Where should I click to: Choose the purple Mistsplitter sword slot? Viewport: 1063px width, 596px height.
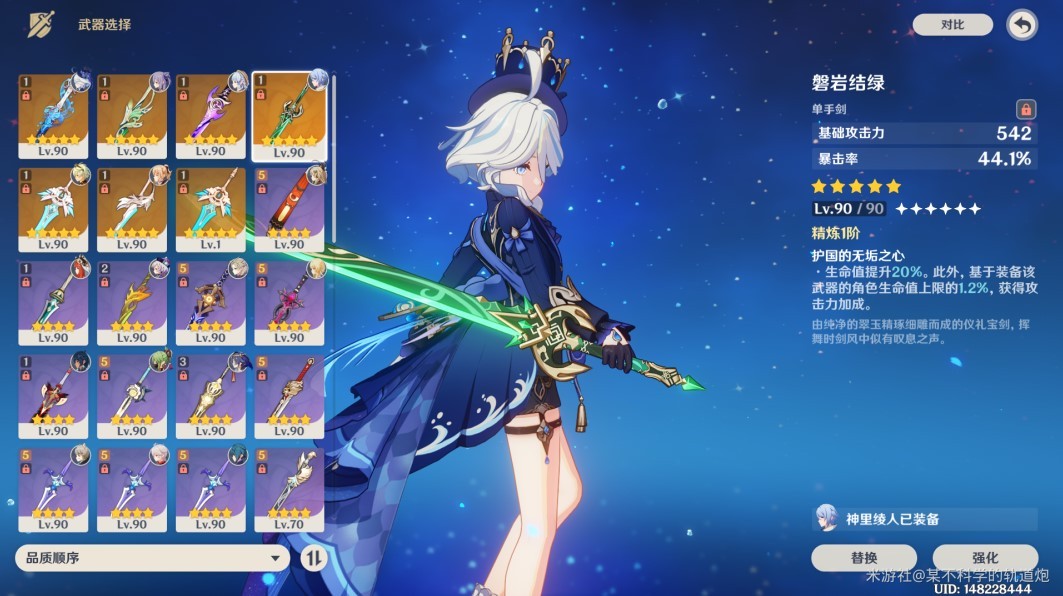(x=210, y=115)
